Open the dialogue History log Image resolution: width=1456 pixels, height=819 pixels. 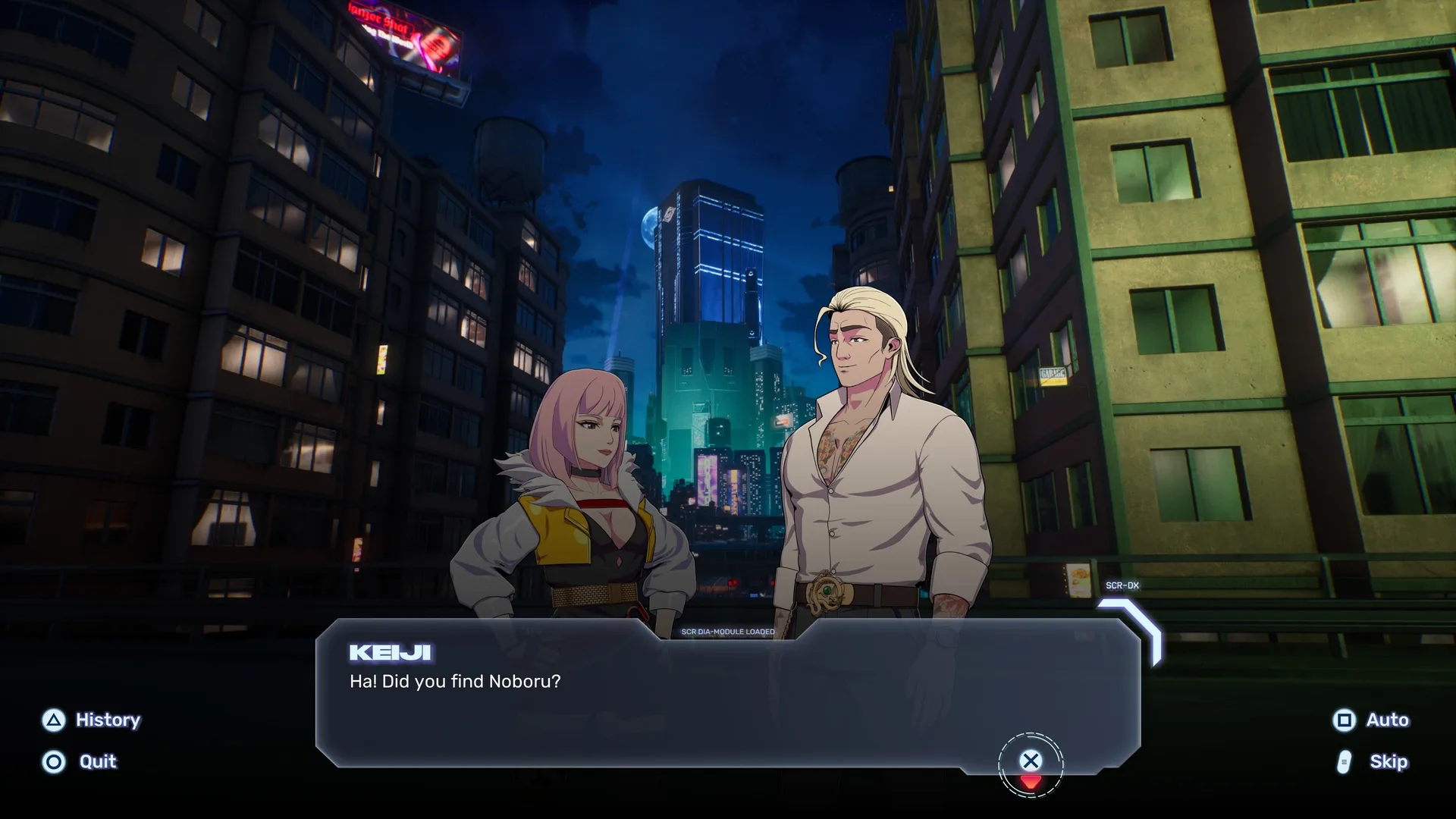(x=92, y=720)
